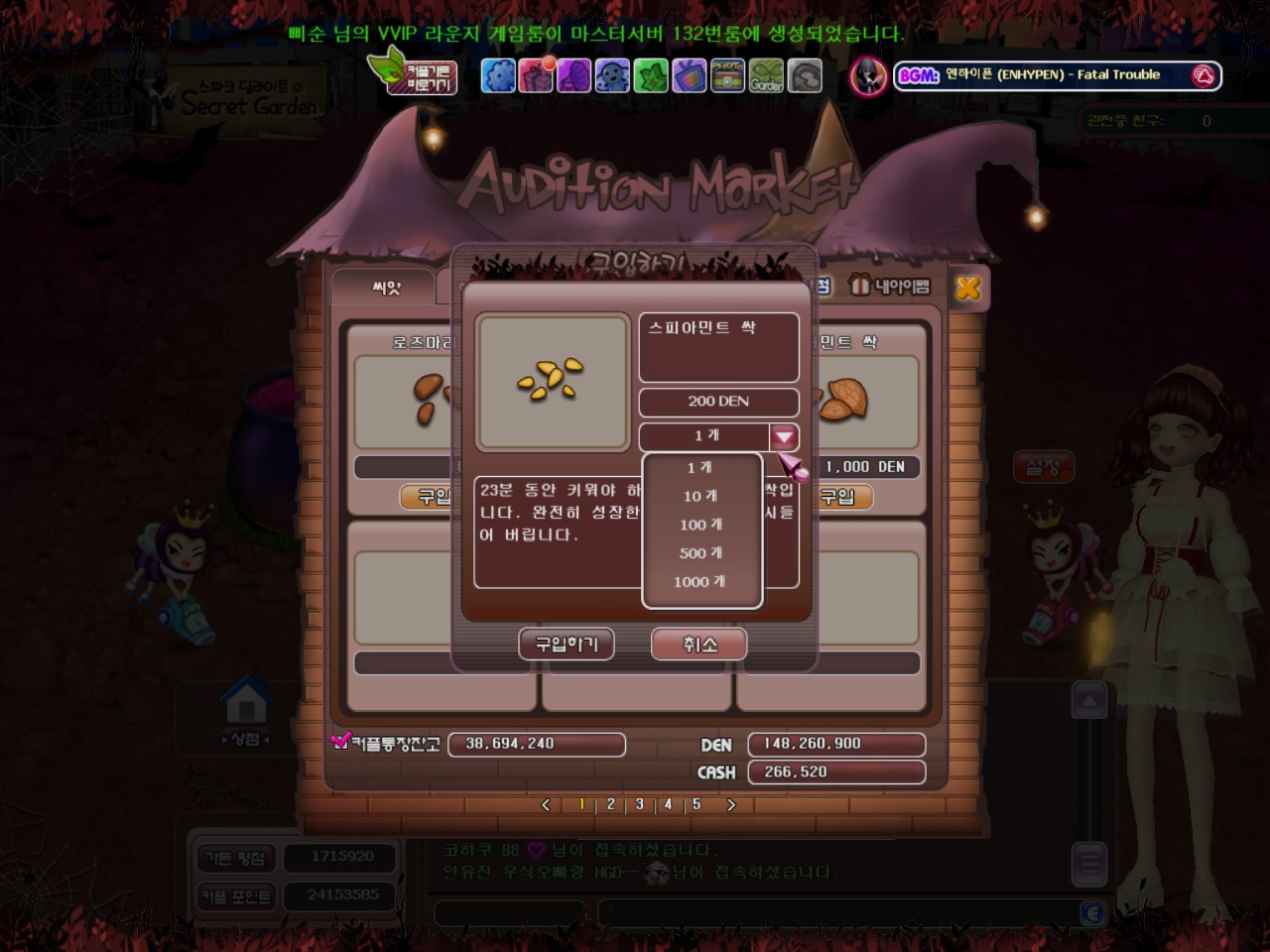Screen dimensions: 1270x952
Task: Go to shop page 5
Action: coord(697,804)
